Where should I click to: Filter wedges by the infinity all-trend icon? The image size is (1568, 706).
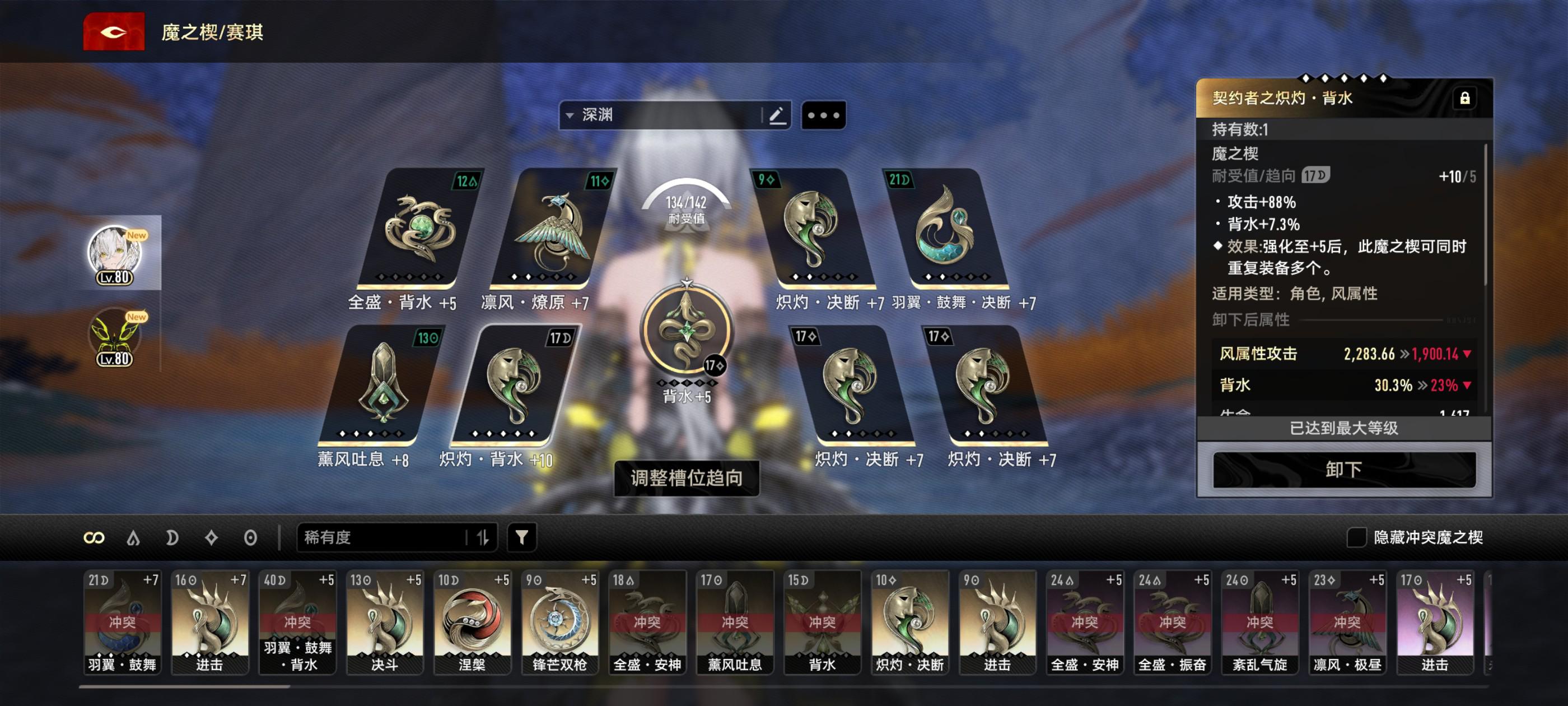click(x=94, y=537)
